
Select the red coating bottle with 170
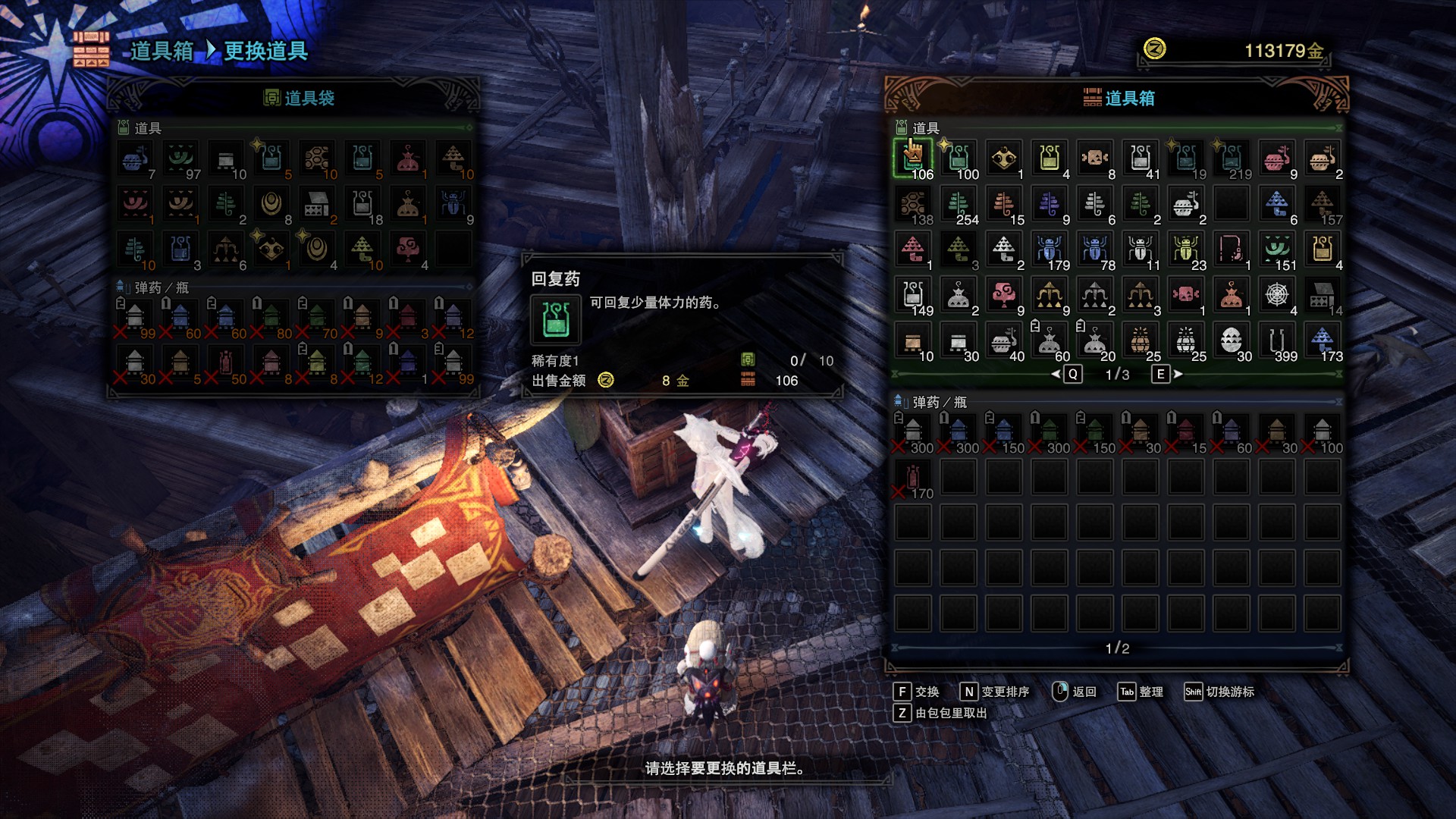tap(913, 479)
